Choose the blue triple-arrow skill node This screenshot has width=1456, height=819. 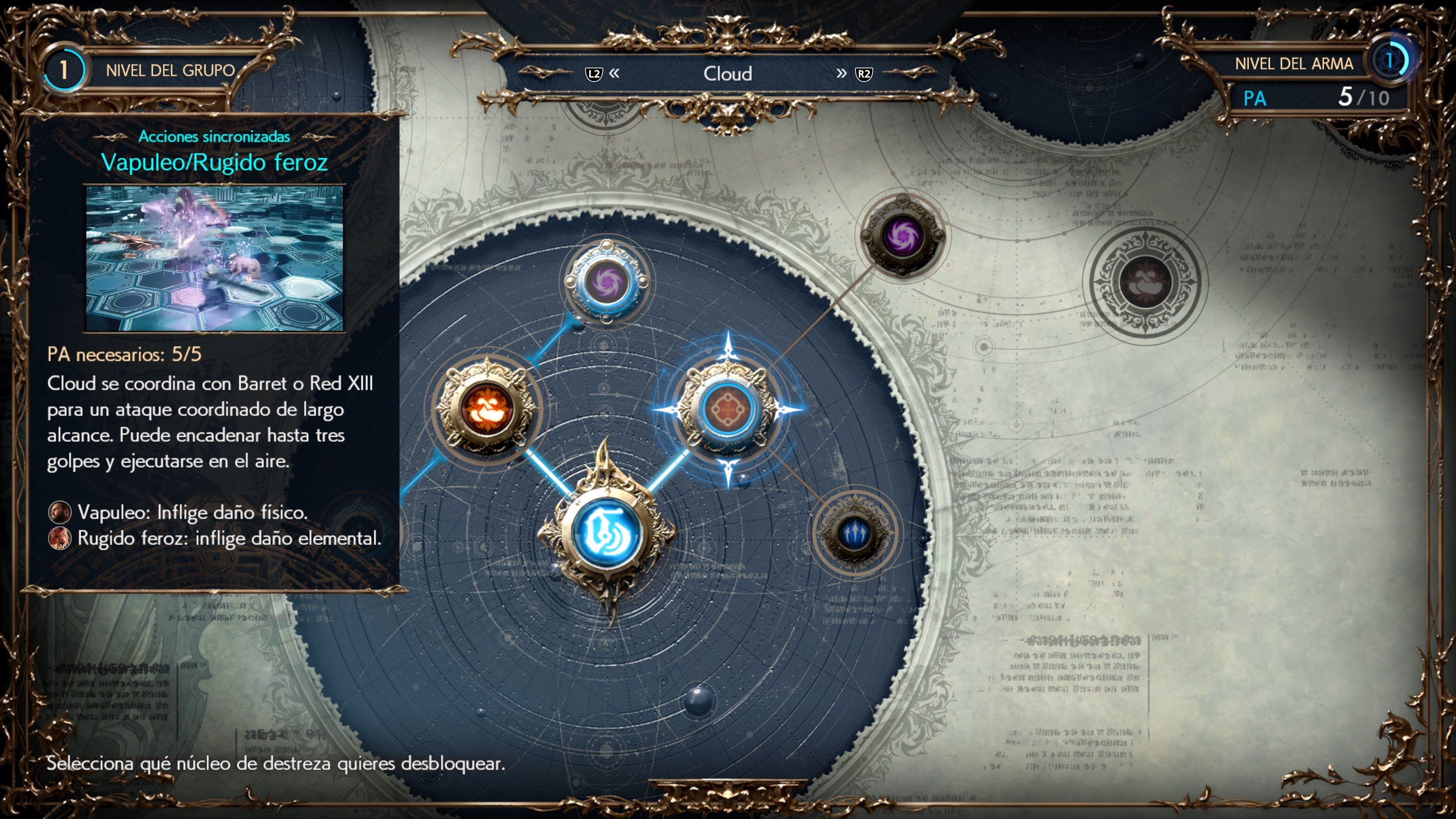click(854, 533)
